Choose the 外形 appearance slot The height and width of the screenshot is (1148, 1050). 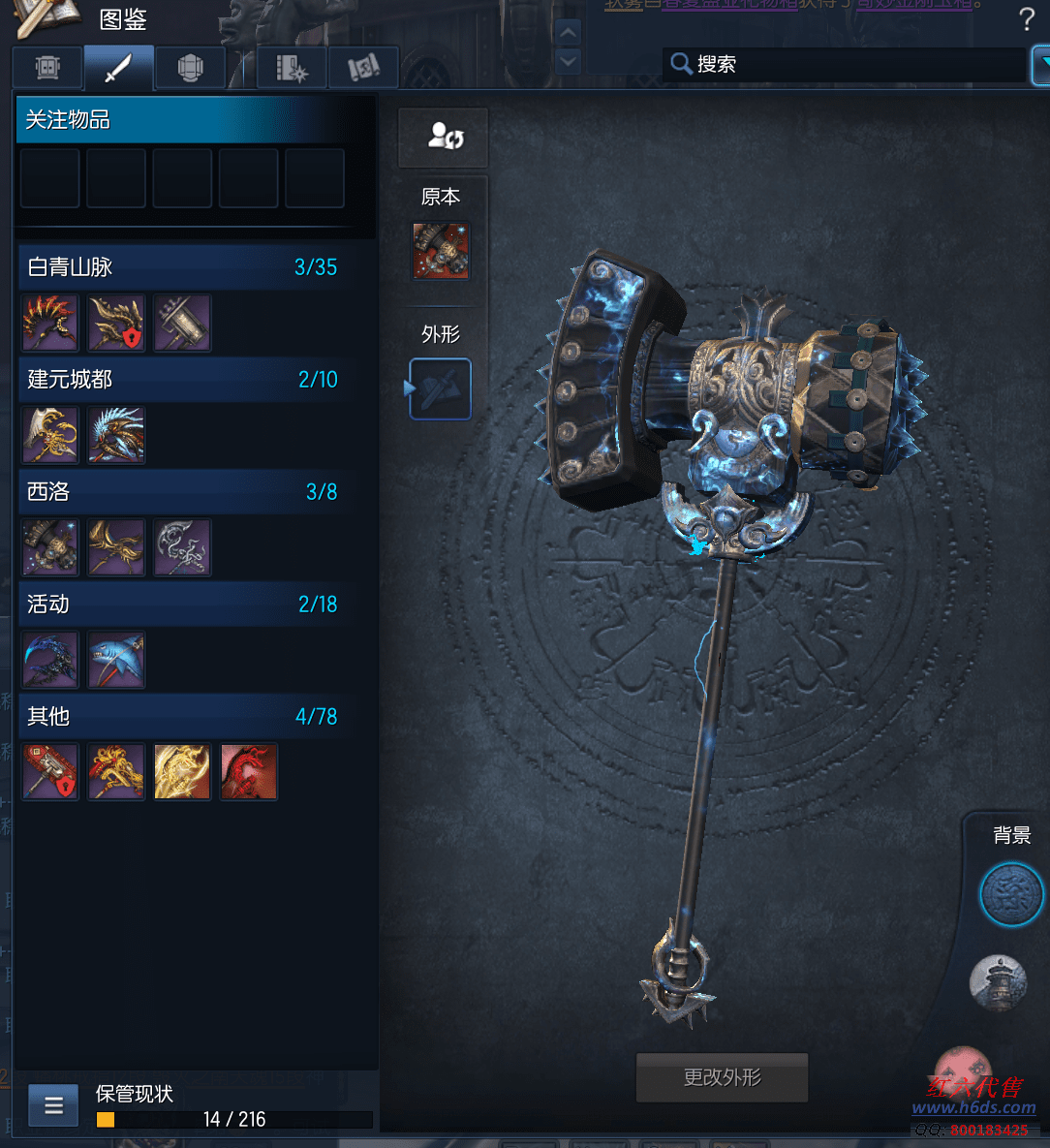point(441,388)
